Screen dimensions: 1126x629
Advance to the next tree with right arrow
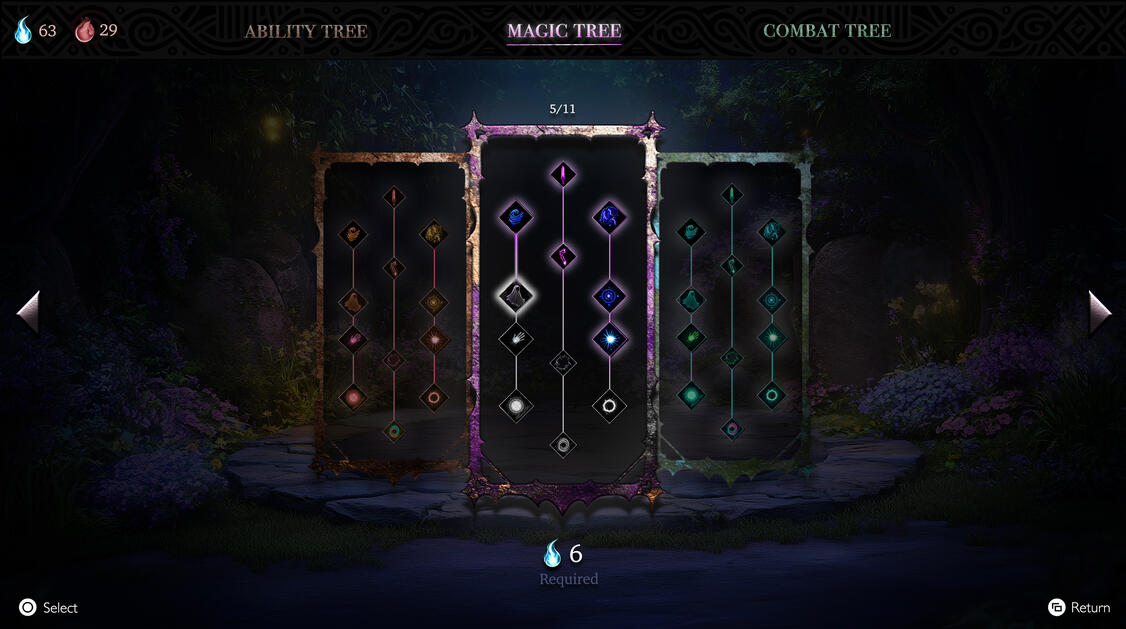[1099, 313]
